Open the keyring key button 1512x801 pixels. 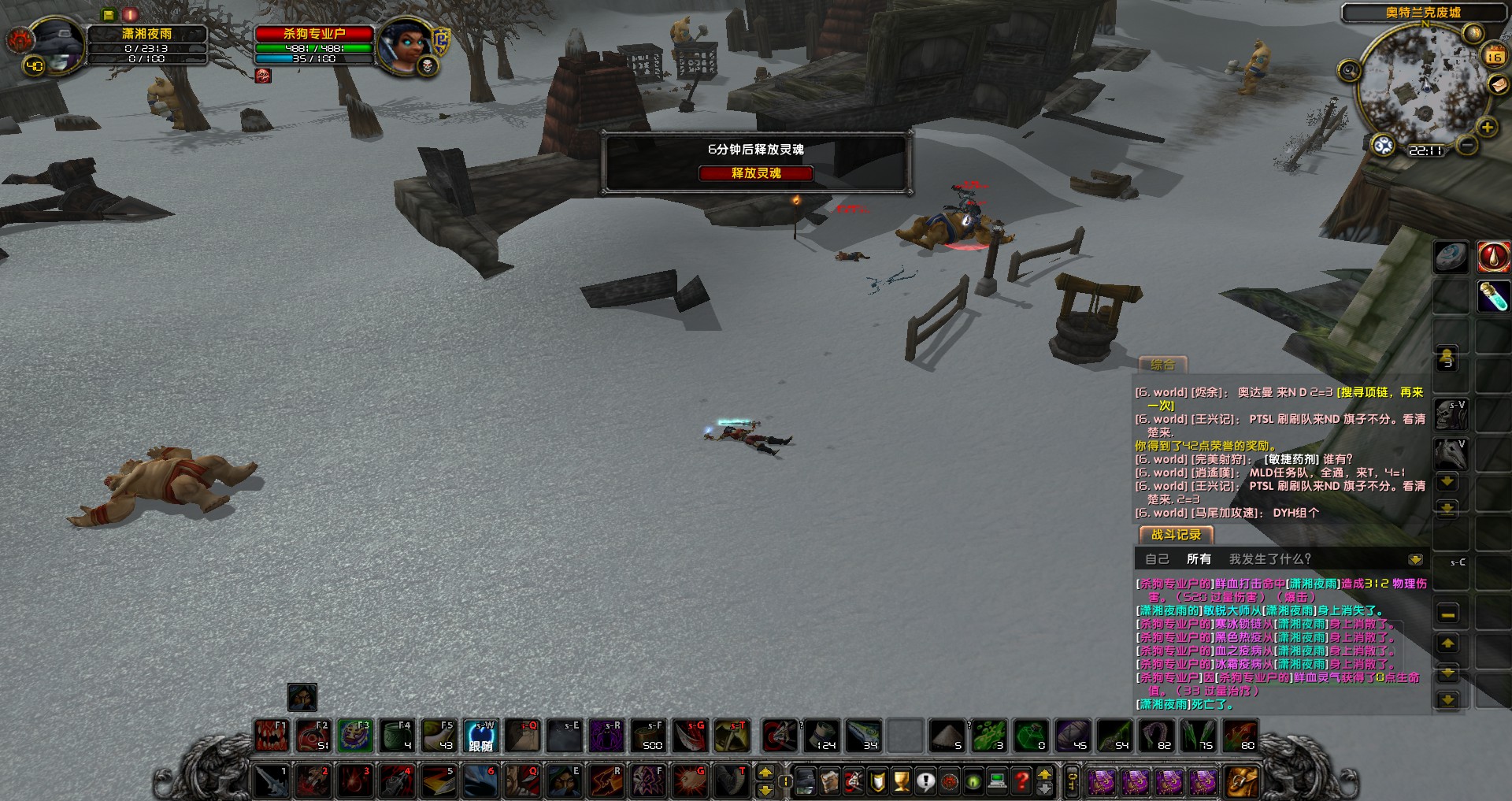tap(1072, 781)
